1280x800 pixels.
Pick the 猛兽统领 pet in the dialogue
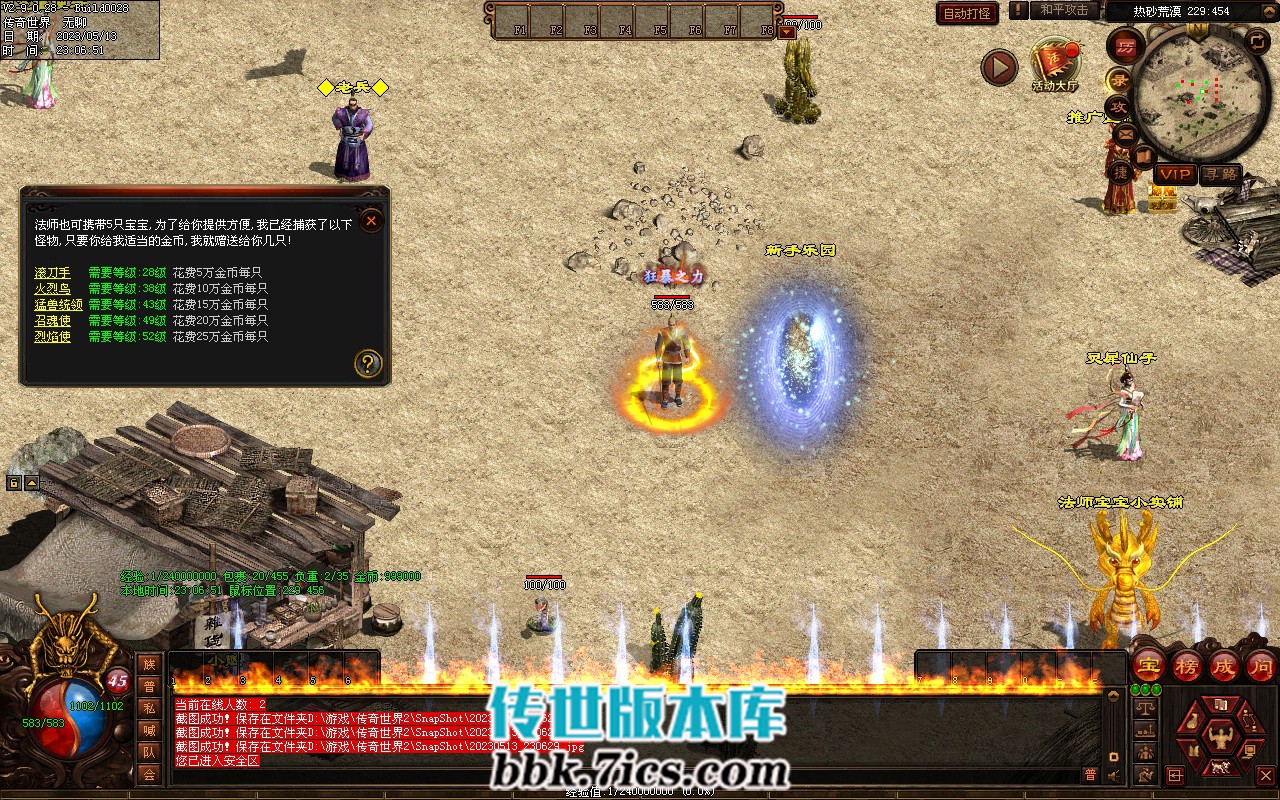tap(58, 305)
